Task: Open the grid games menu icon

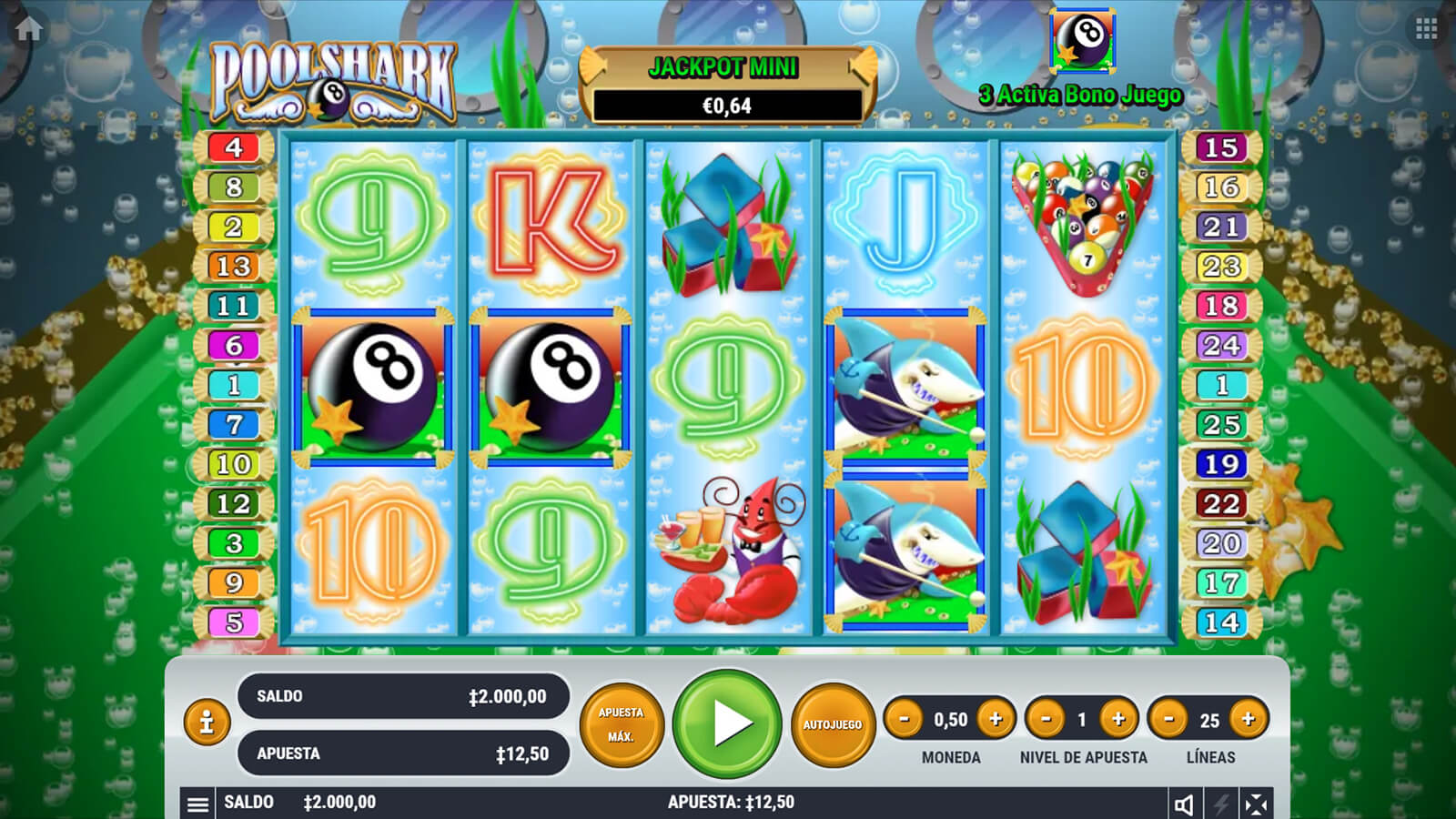Action: pos(1426,28)
